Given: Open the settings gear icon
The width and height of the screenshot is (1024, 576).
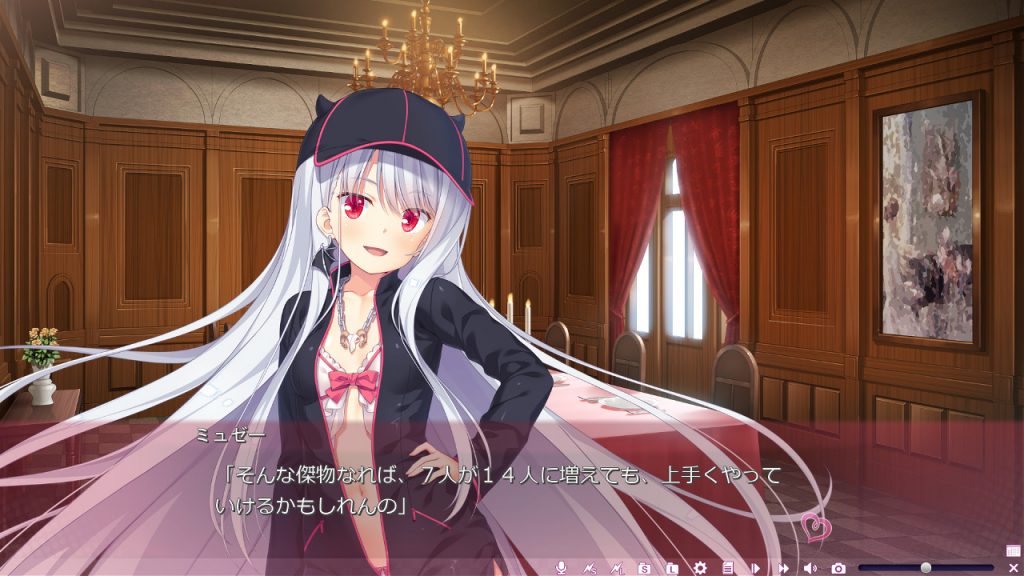Looking at the screenshot, I should coord(700,567).
